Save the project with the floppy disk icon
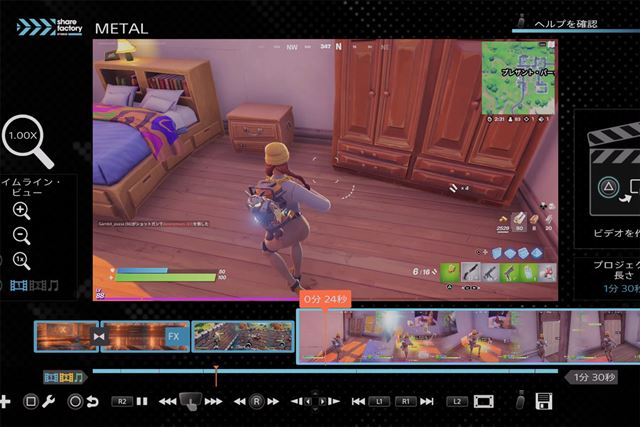 [x=545, y=401]
